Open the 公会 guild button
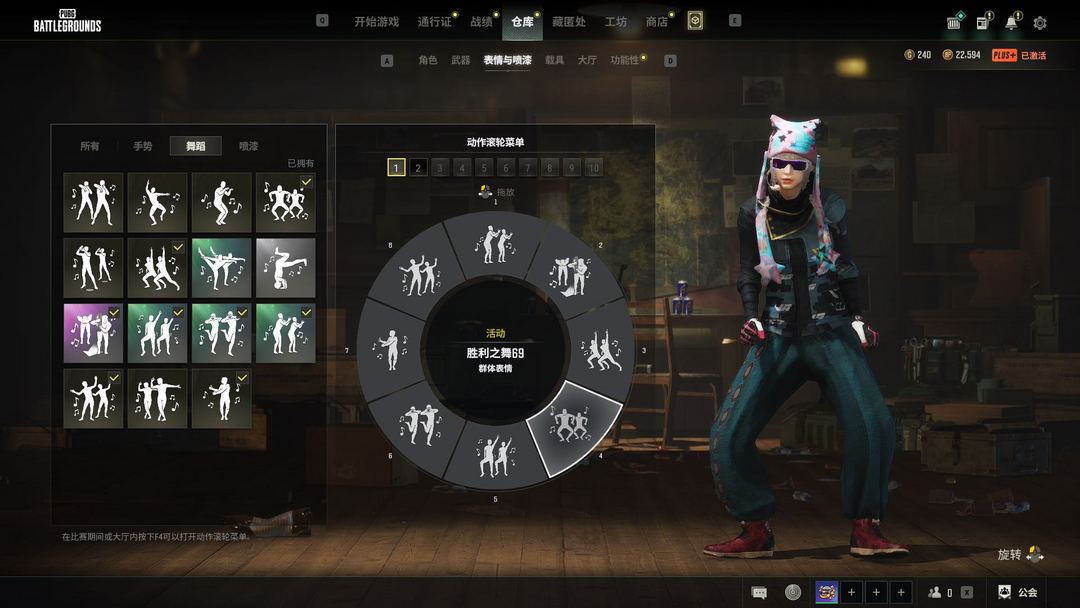 click(x=1018, y=592)
